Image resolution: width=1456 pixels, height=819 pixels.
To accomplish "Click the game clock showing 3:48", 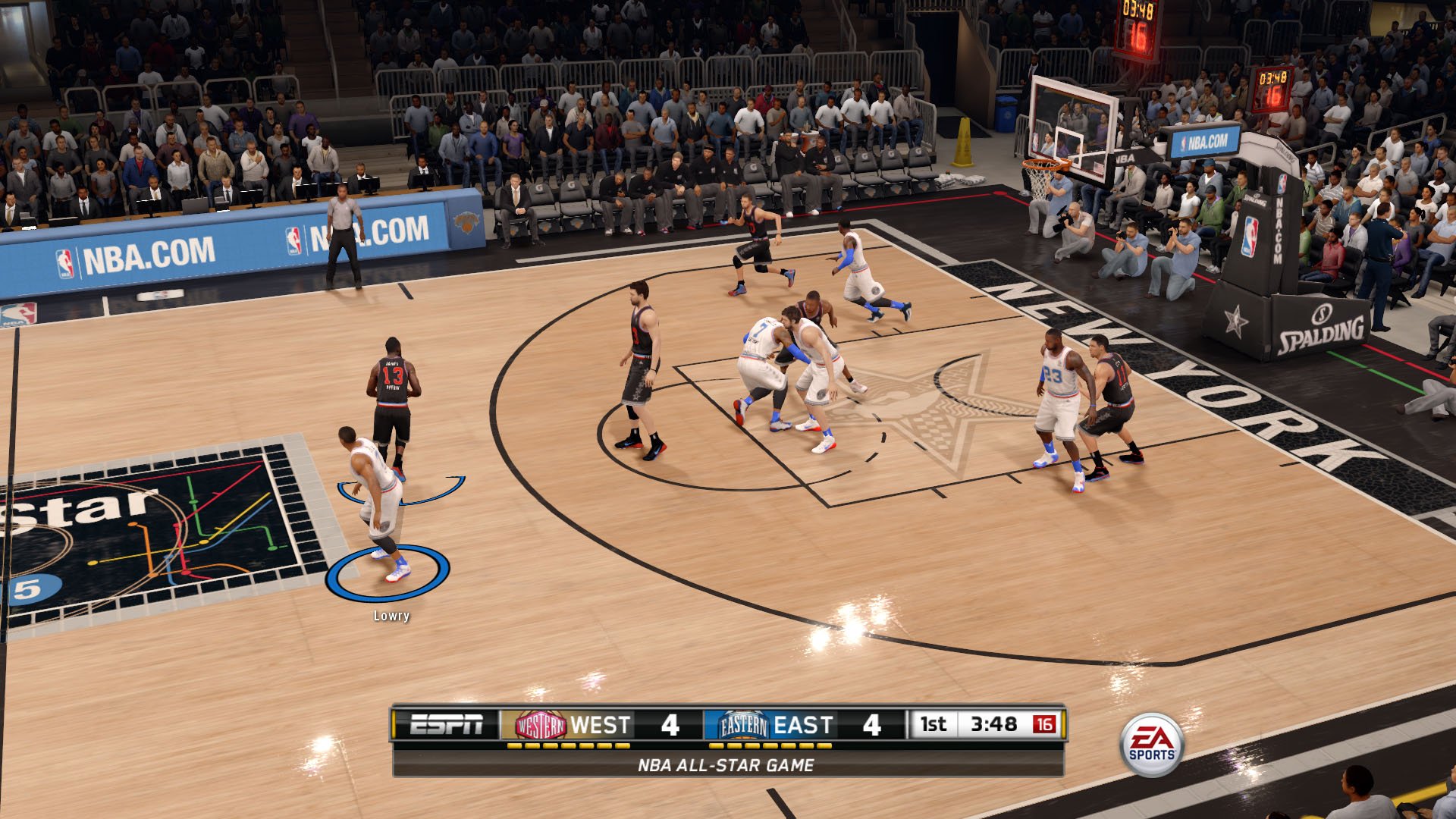I will coord(995,724).
